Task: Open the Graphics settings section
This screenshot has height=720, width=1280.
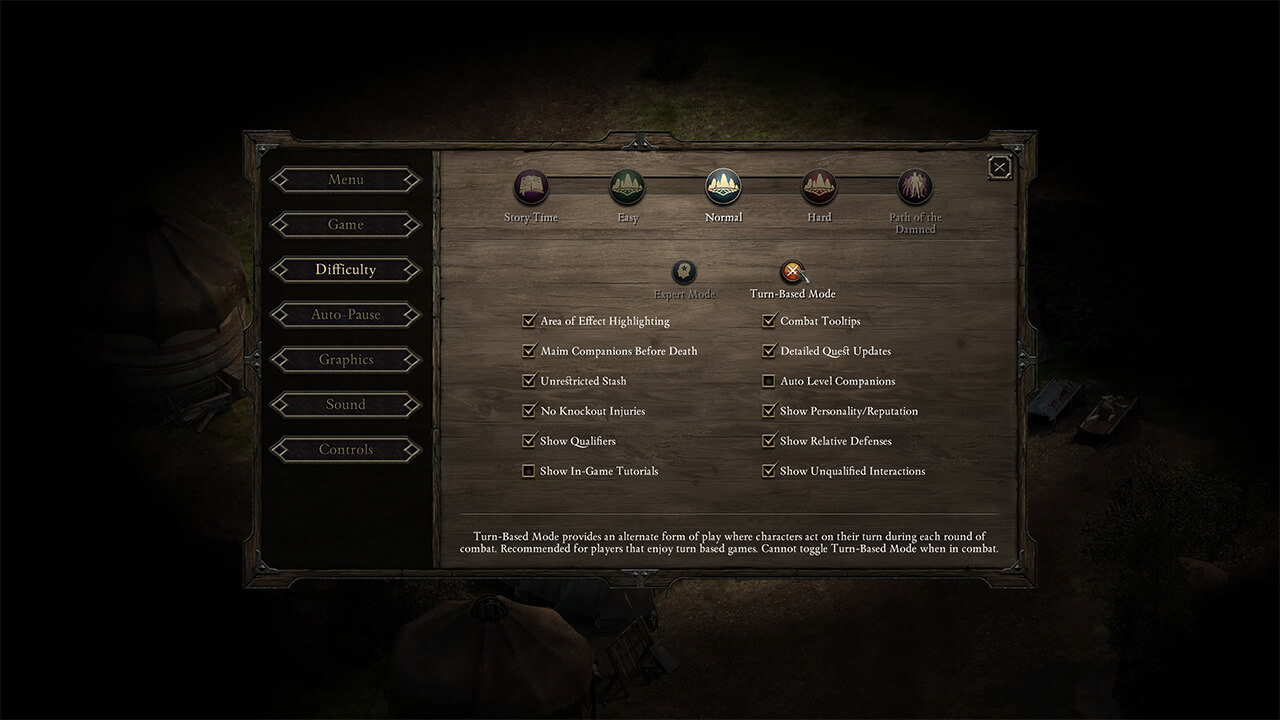Action: pyautogui.click(x=345, y=359)
